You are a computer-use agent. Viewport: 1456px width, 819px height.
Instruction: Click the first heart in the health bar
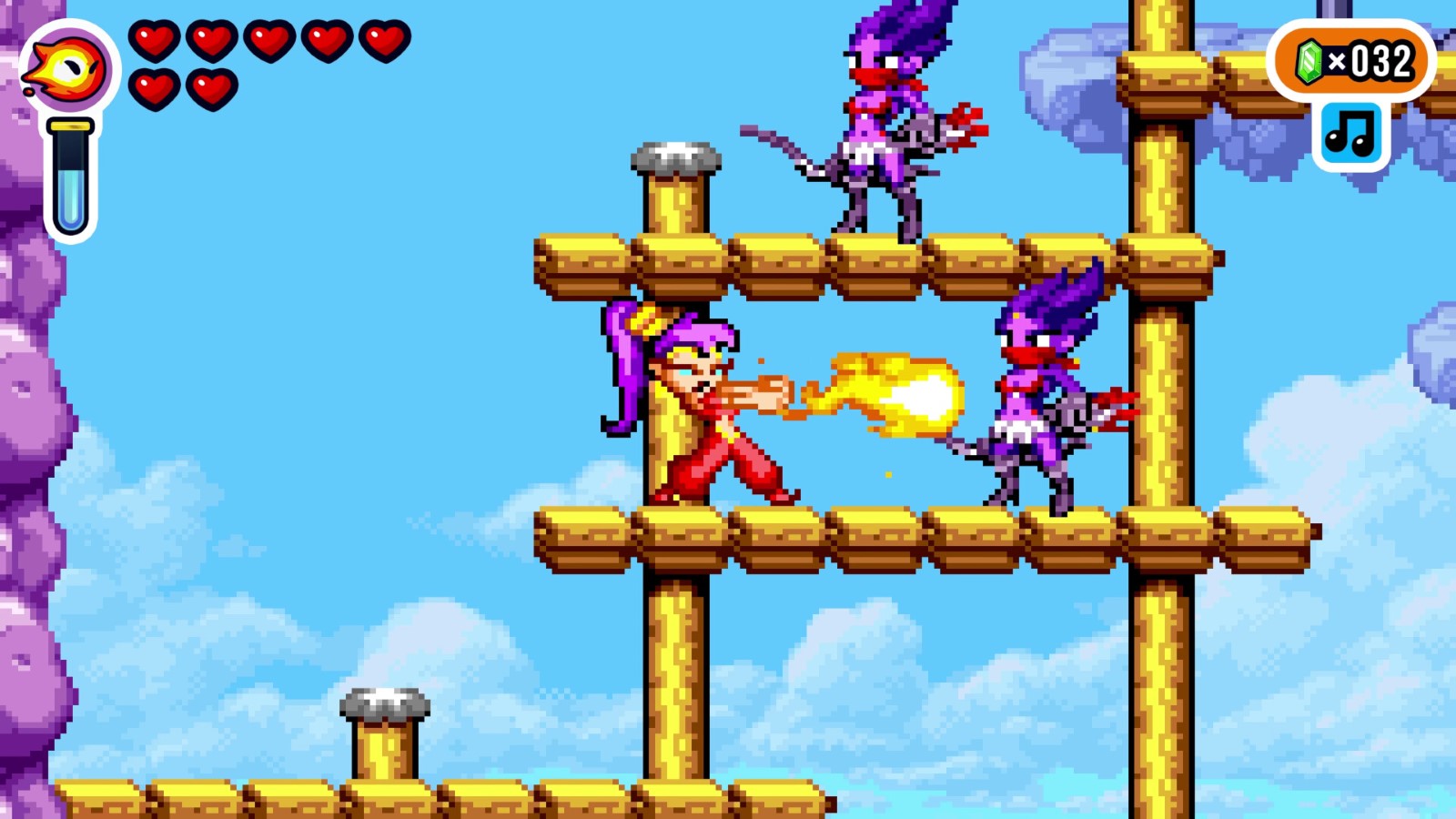pyautogui.click(x=153, y=40)
